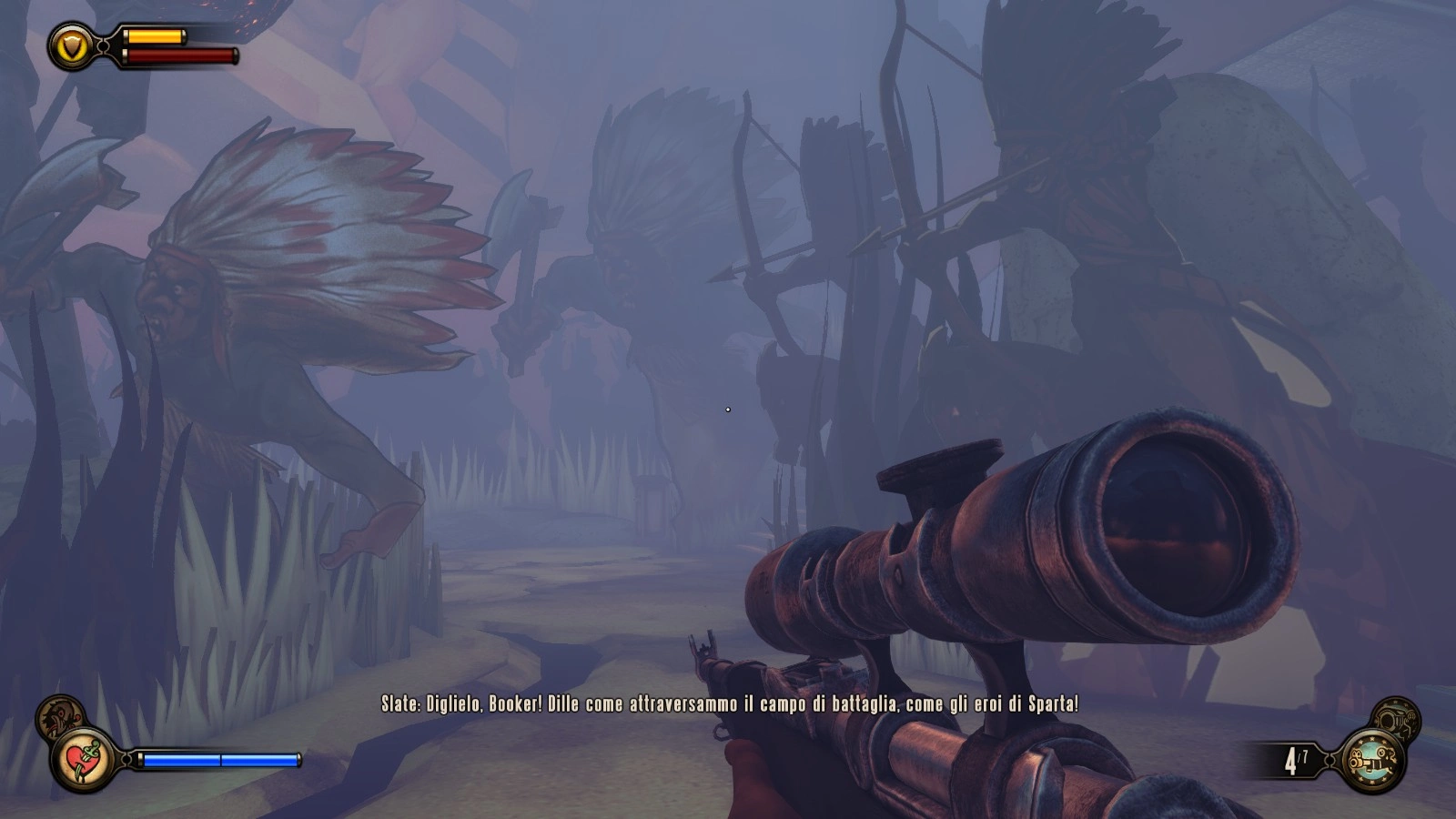Screen dimensions: 1456x819
Task: Switch to the dimmed secondary weapon icon
Action: pyautogui.click(x=1396, y=718)
